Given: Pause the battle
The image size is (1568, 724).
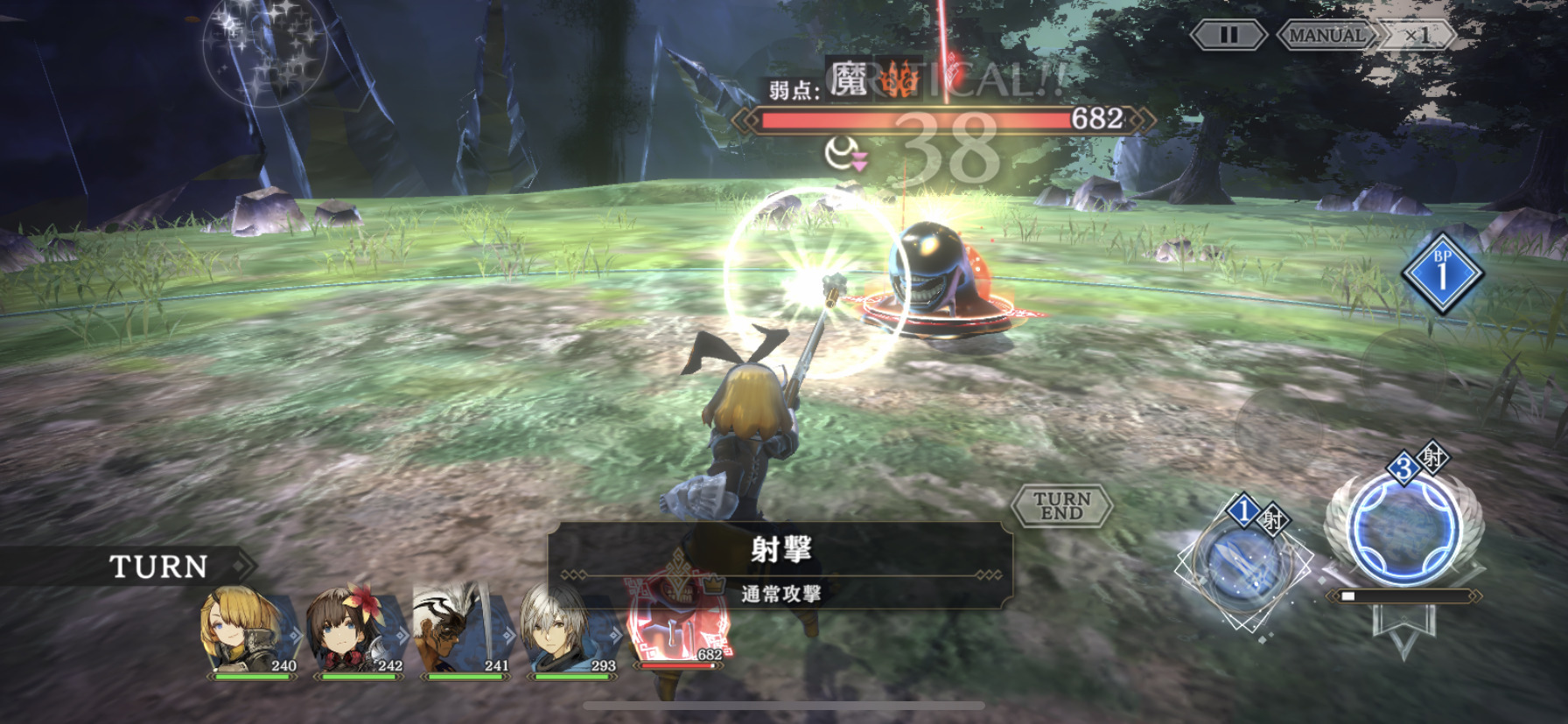Looking at the screenshot, I should tap(1228, 35).
